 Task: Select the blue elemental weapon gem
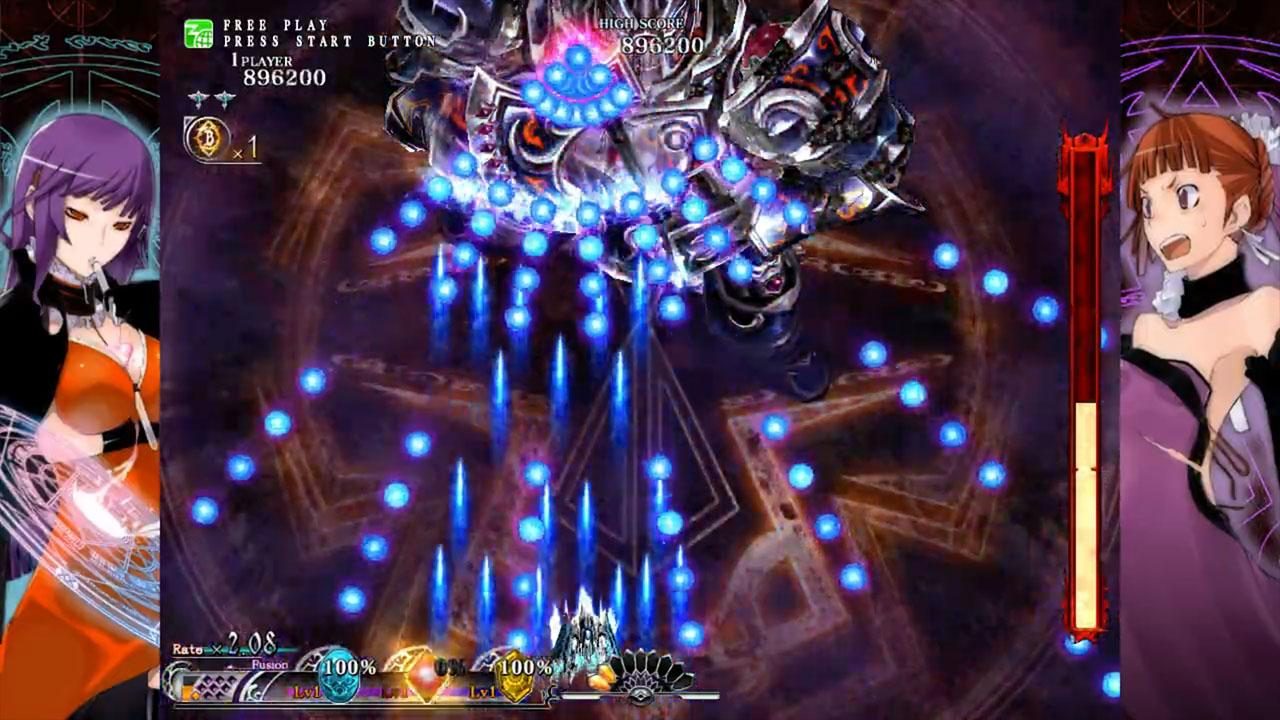coord(339,672)
